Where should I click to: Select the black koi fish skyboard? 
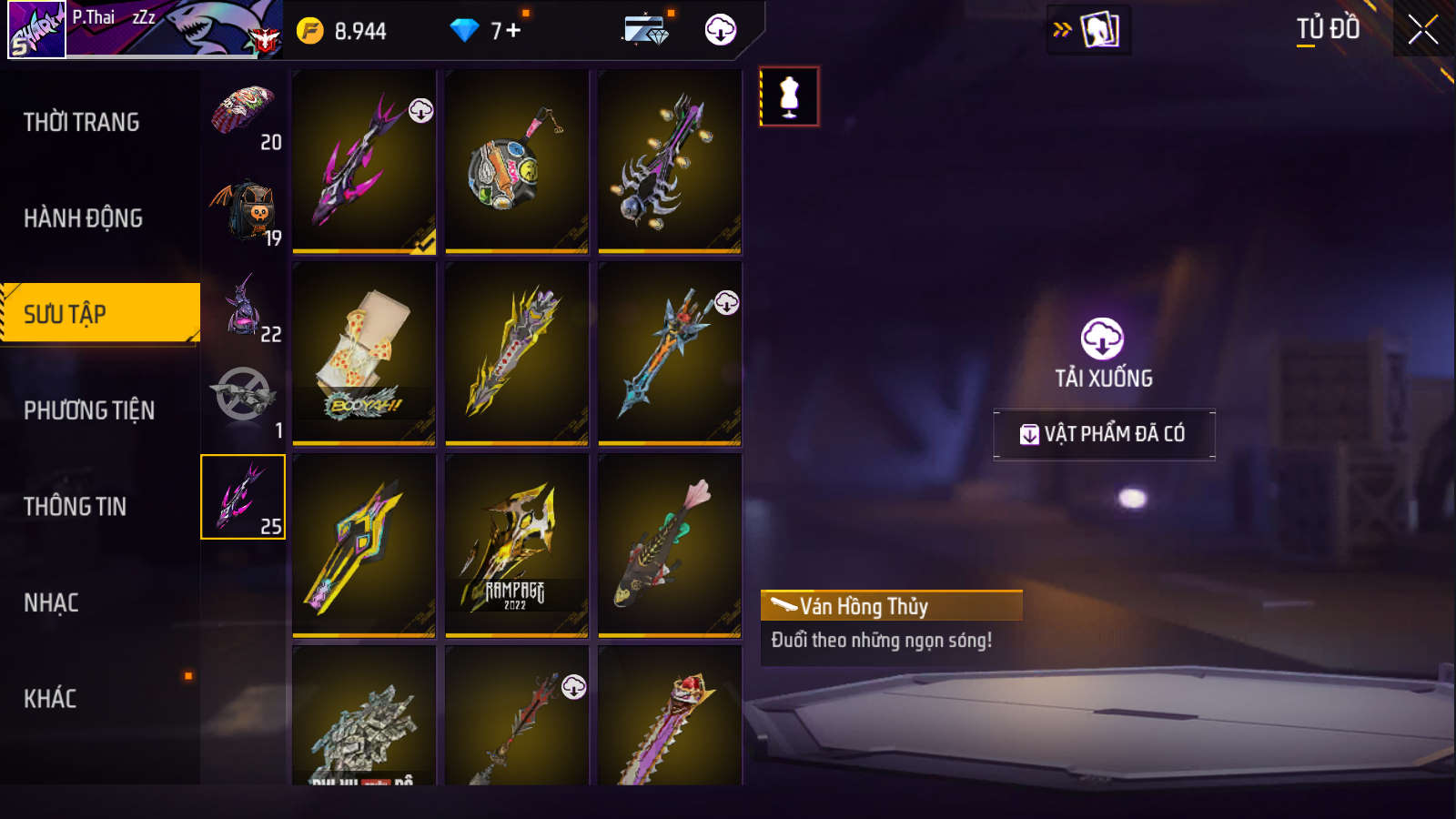click(670, 545)
